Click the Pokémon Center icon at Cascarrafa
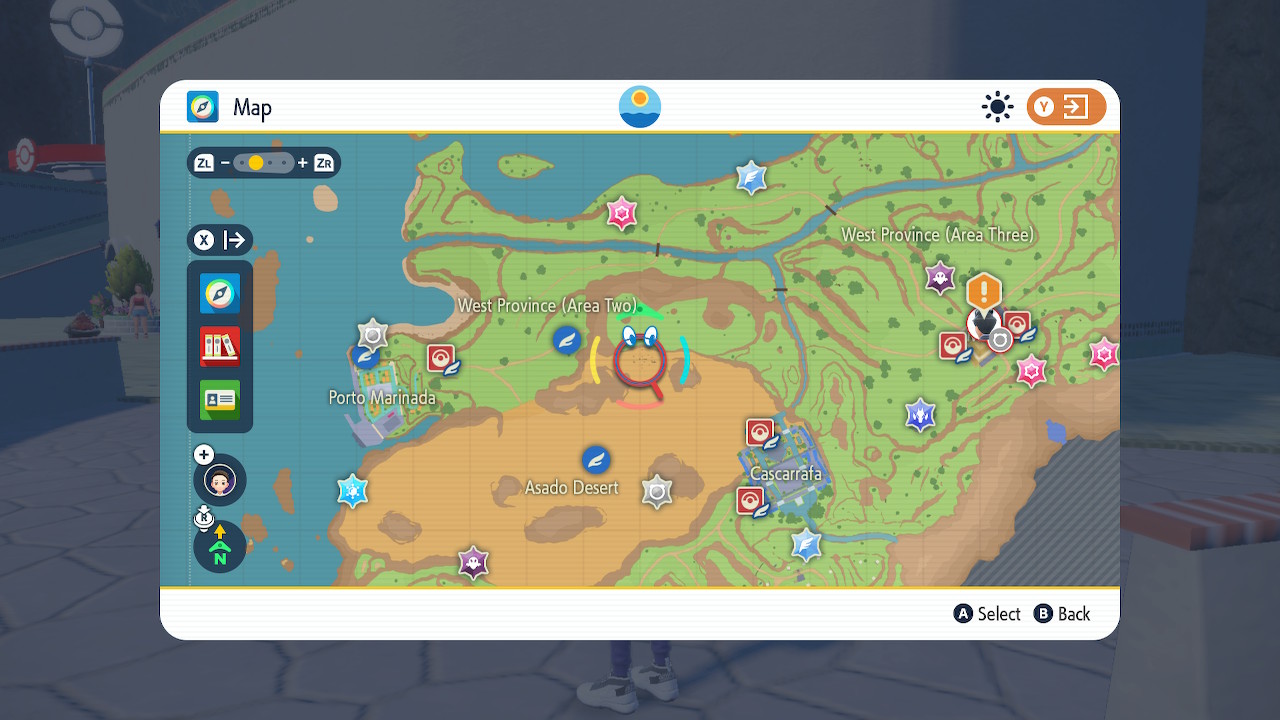1280x720 pixels. (758, 432)
